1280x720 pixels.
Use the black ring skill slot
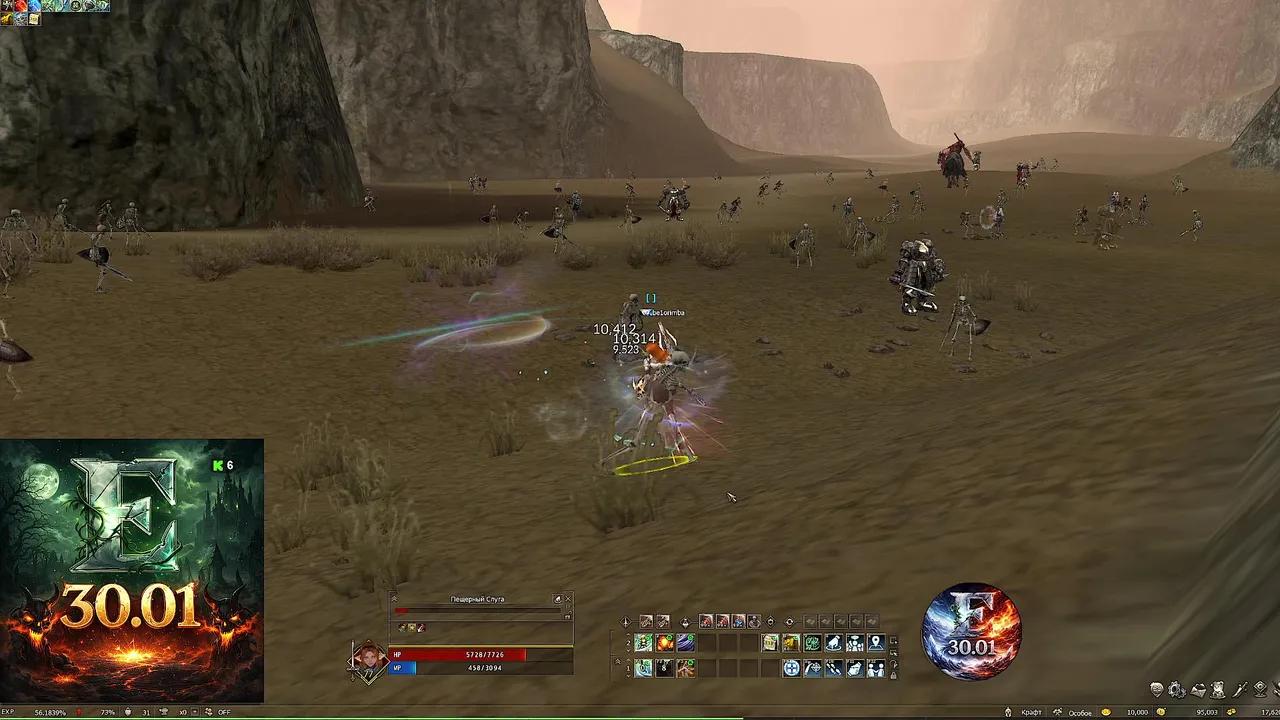tap(664, 668)
